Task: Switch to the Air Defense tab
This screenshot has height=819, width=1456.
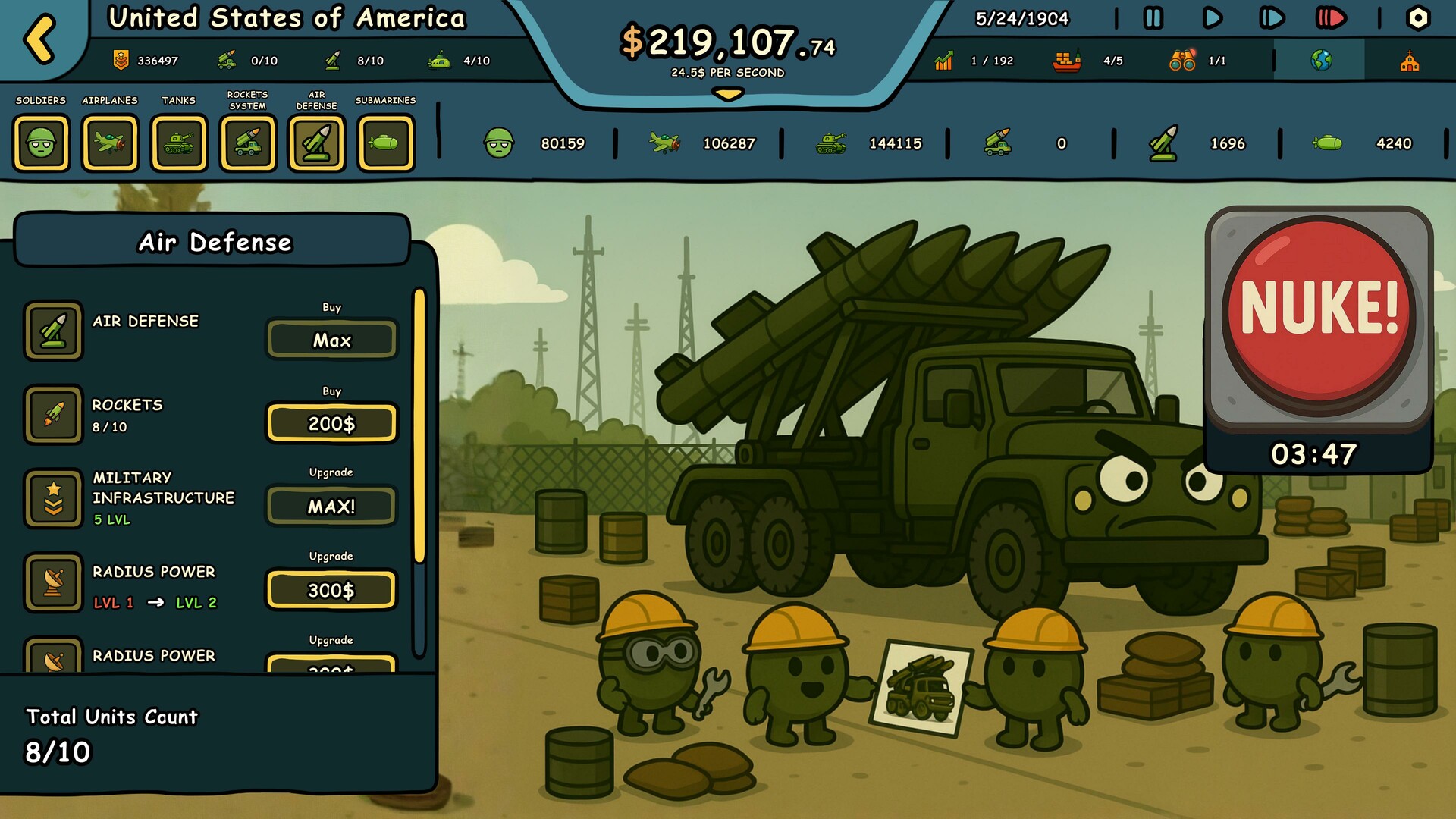Action: click(x=317, y=143)
